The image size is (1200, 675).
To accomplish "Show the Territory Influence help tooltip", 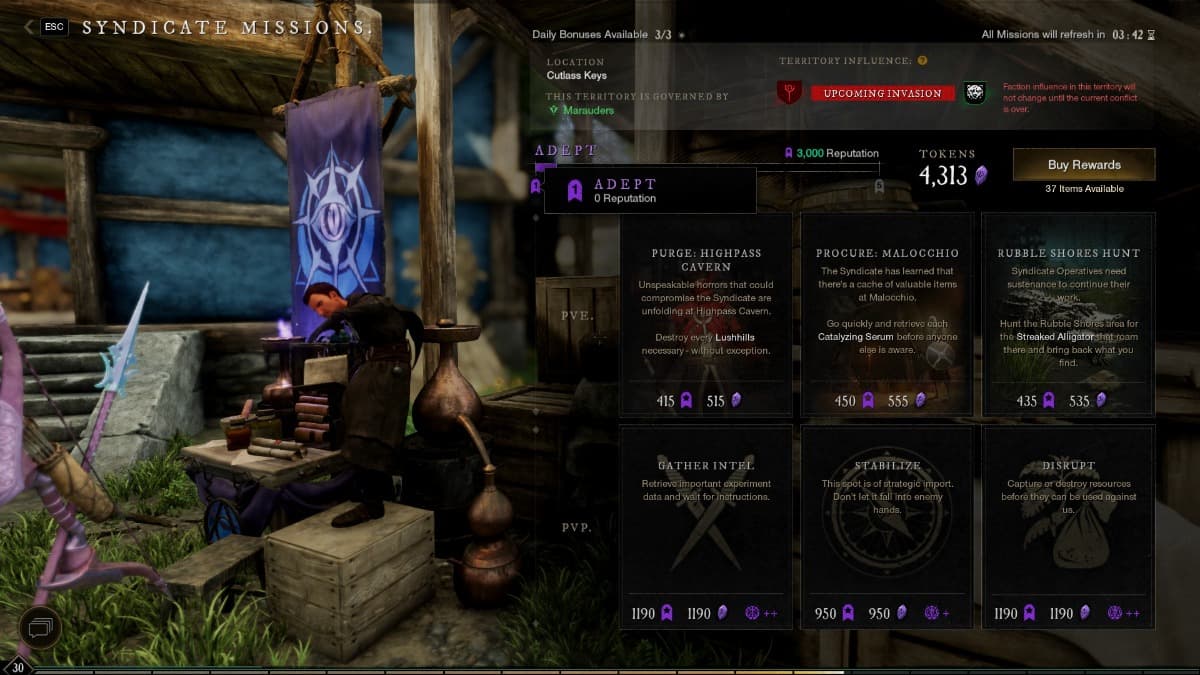I will coord(923,61).
